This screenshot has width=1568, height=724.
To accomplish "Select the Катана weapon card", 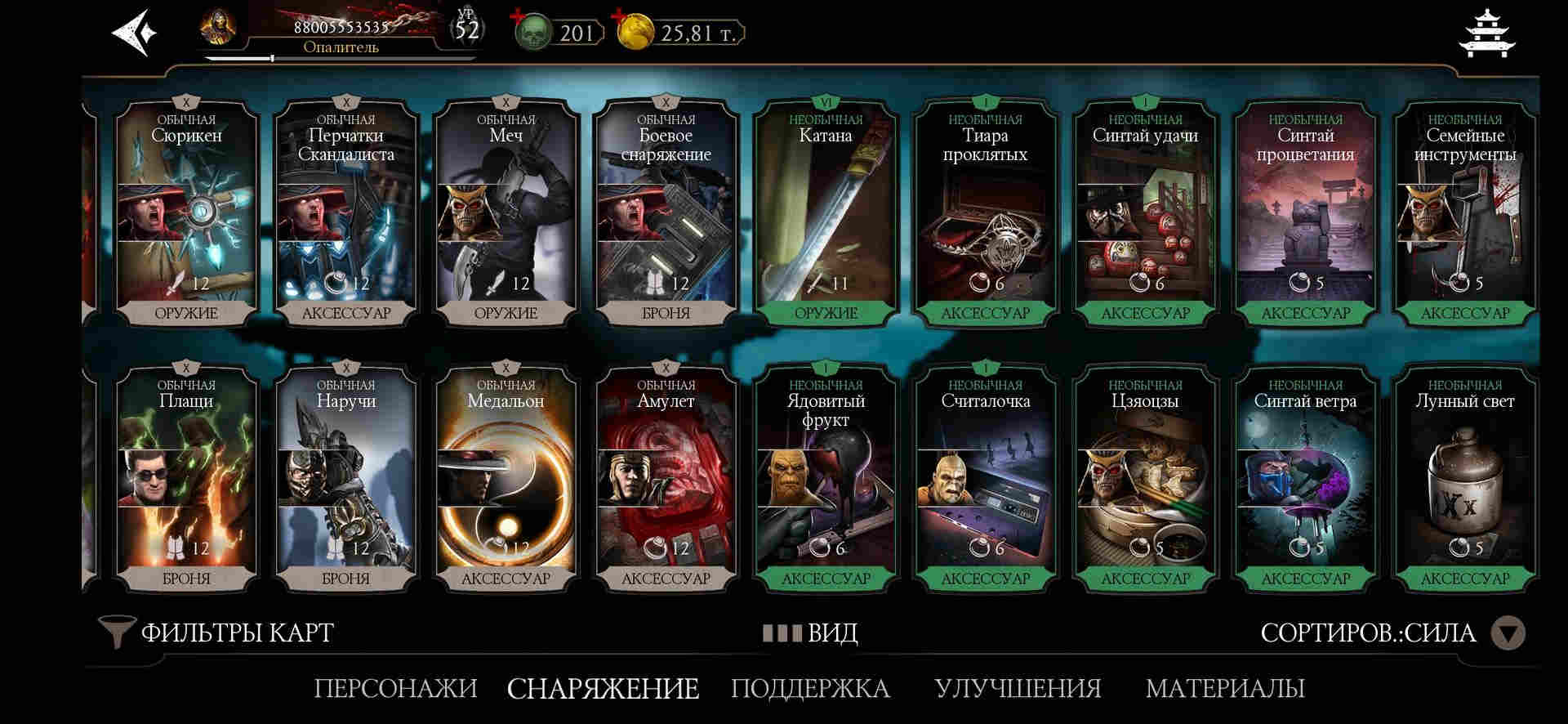I will click(x=826, y=212).
